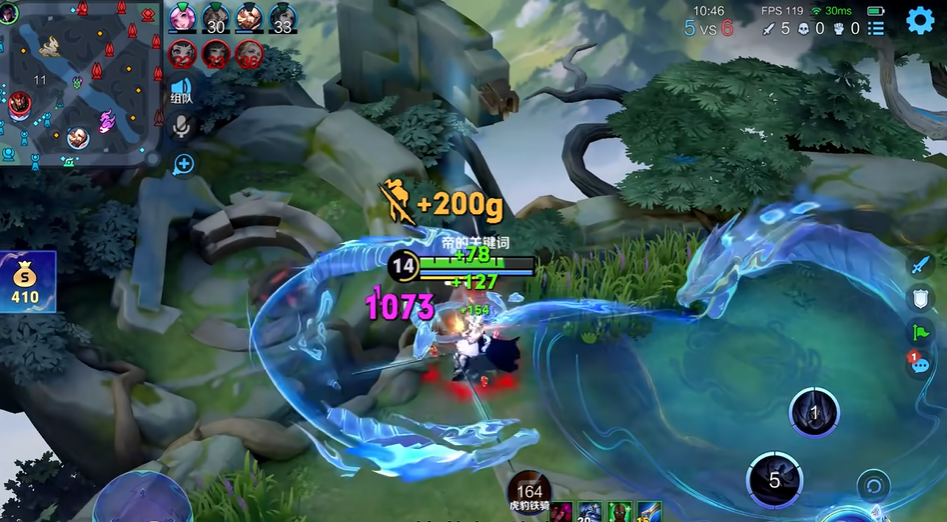Screen dimensions: 947x522
Task: Activate the skill showing cooldown 5
Action: pos(774,479)
